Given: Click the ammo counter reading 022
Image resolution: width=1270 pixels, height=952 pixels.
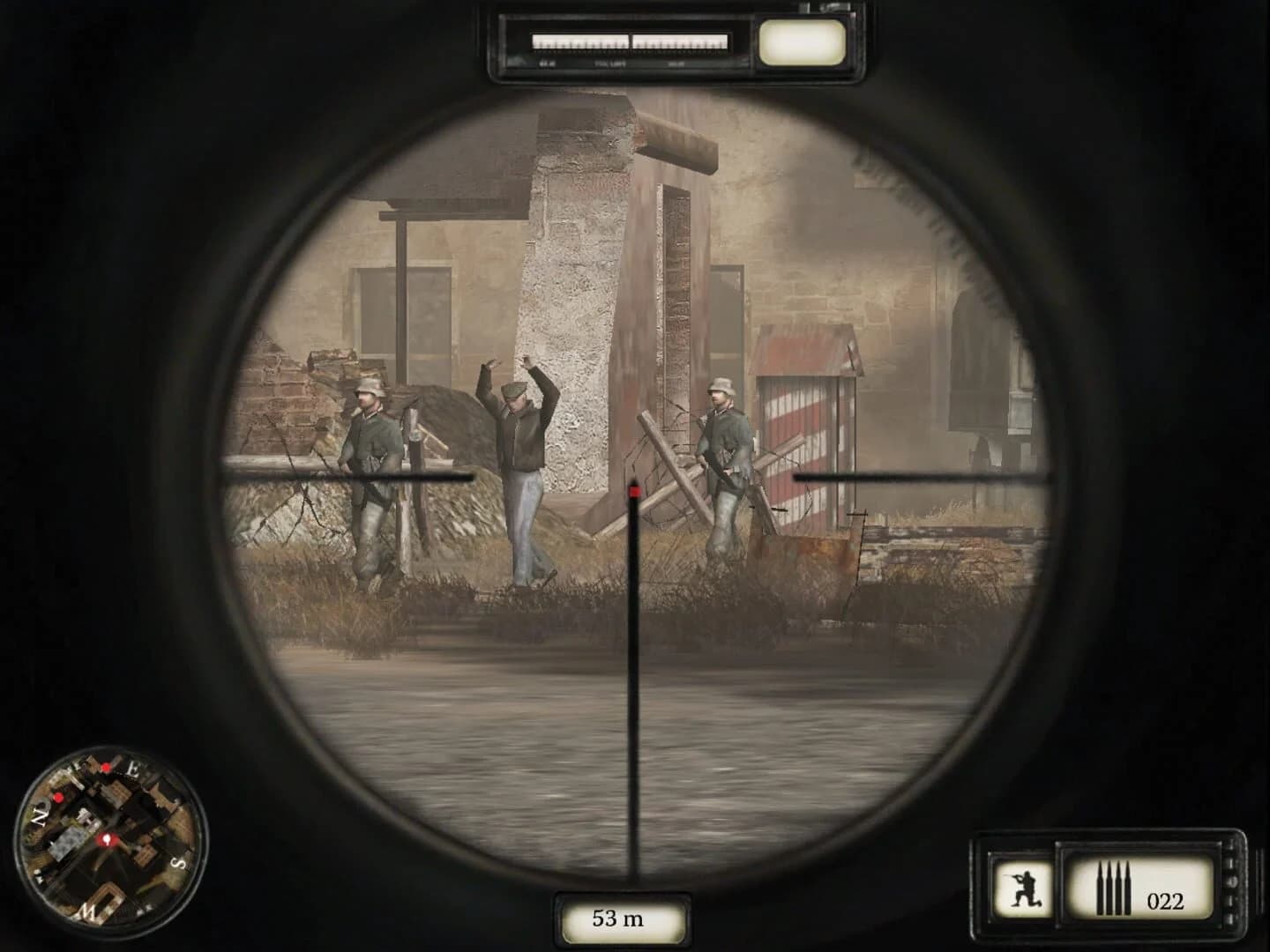Looking at the screenshot, I should (1167, 901).
